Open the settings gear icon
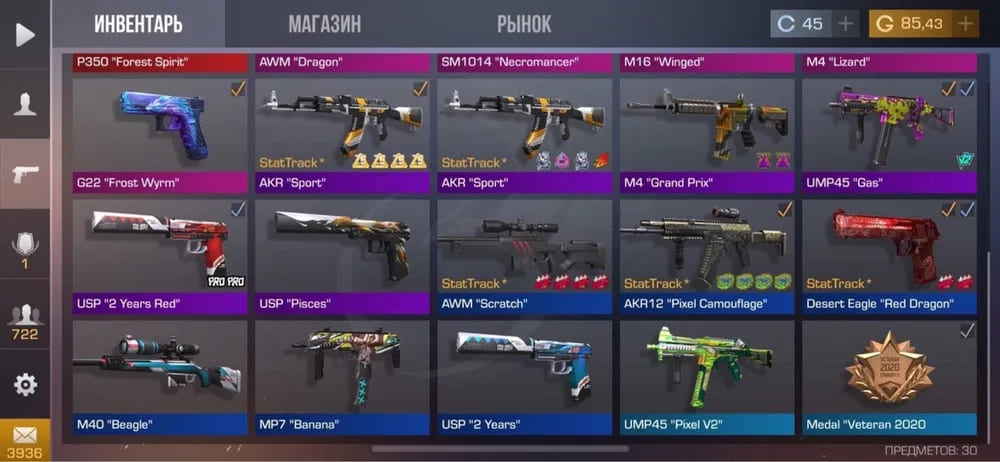The height and width of the screenshot is (462, 1000). click(x=25, y=385)
